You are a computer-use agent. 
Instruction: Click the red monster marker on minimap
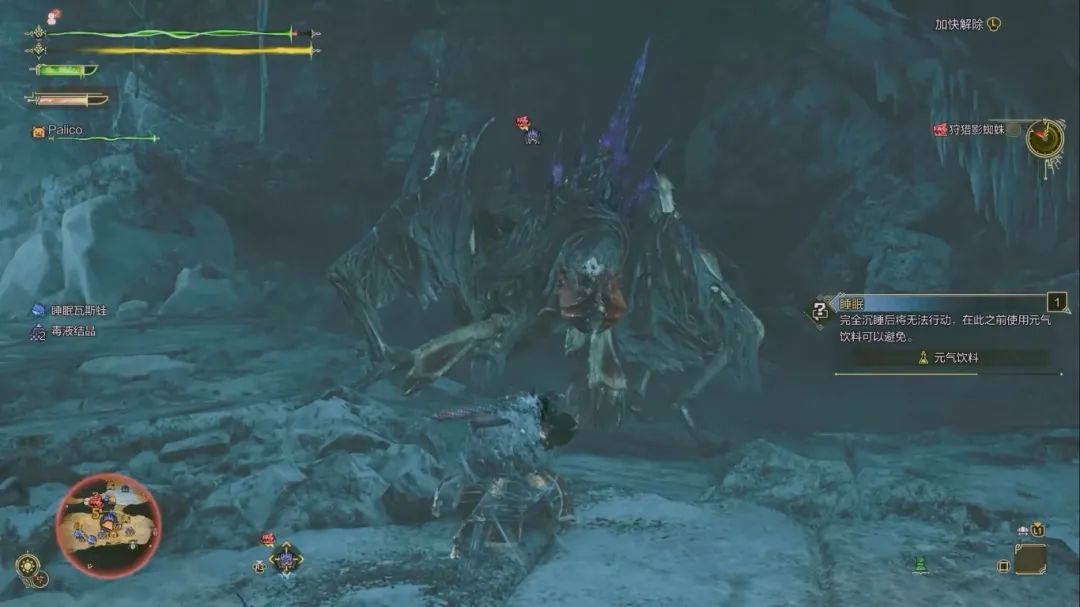97,499
